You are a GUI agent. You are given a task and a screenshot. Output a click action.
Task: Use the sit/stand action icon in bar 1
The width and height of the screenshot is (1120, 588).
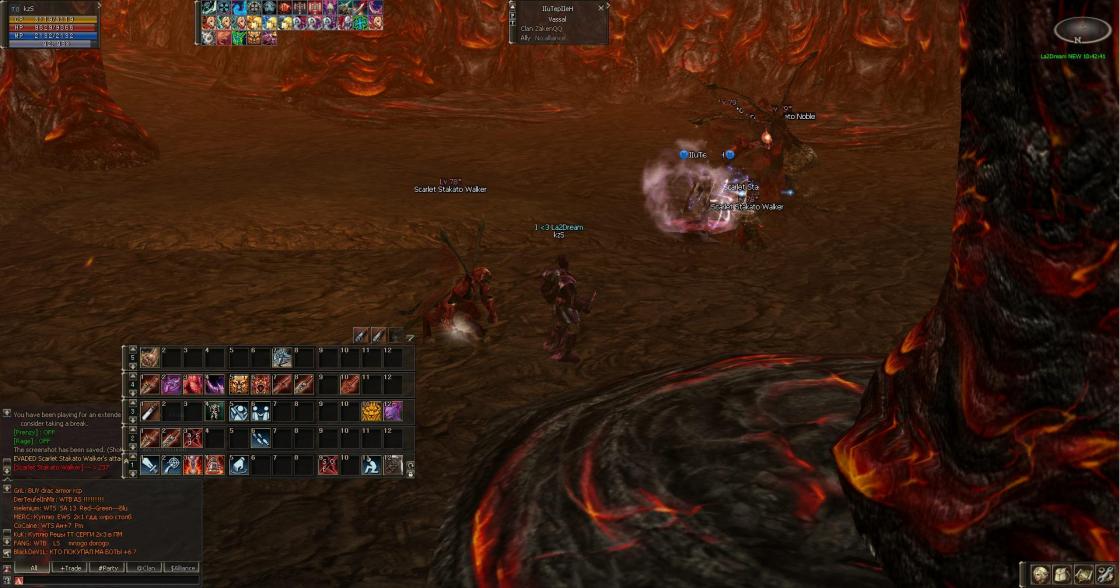click(x=371, y=465)
